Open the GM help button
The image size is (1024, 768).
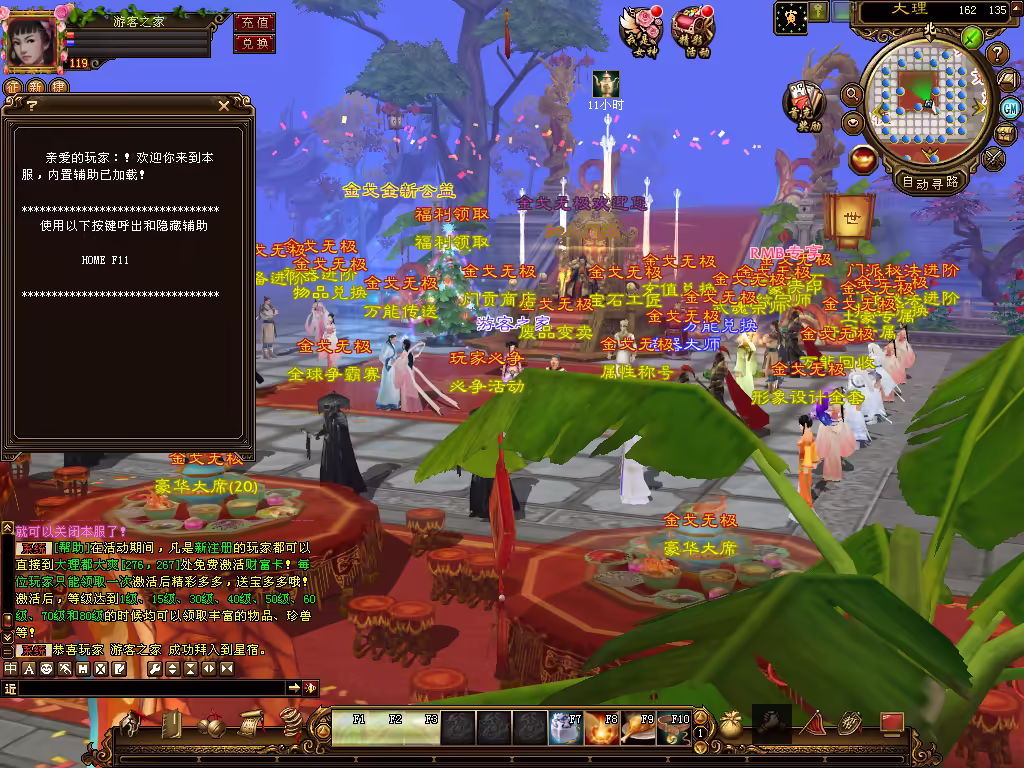[1010, 107]
